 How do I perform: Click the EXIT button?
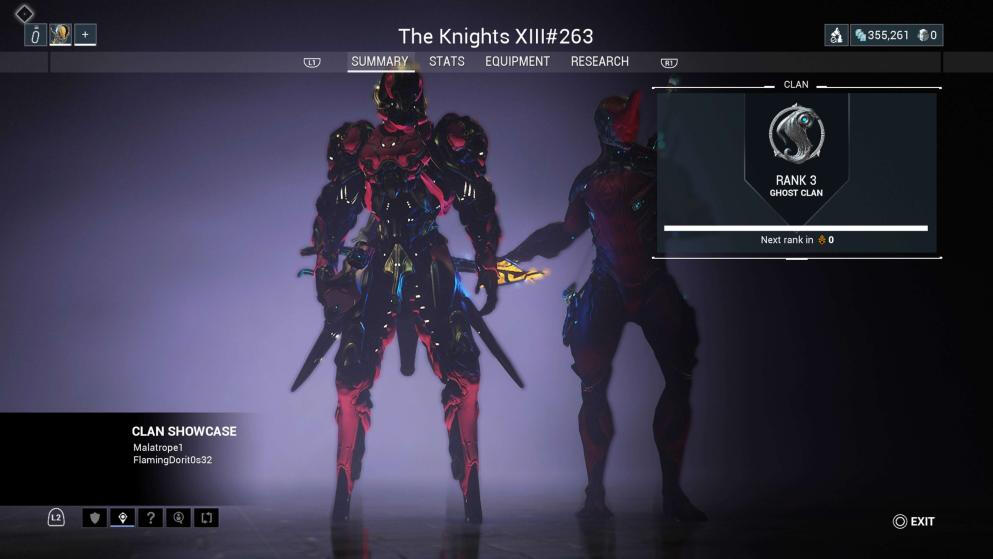pyautogui.click(x=914, y=521)
